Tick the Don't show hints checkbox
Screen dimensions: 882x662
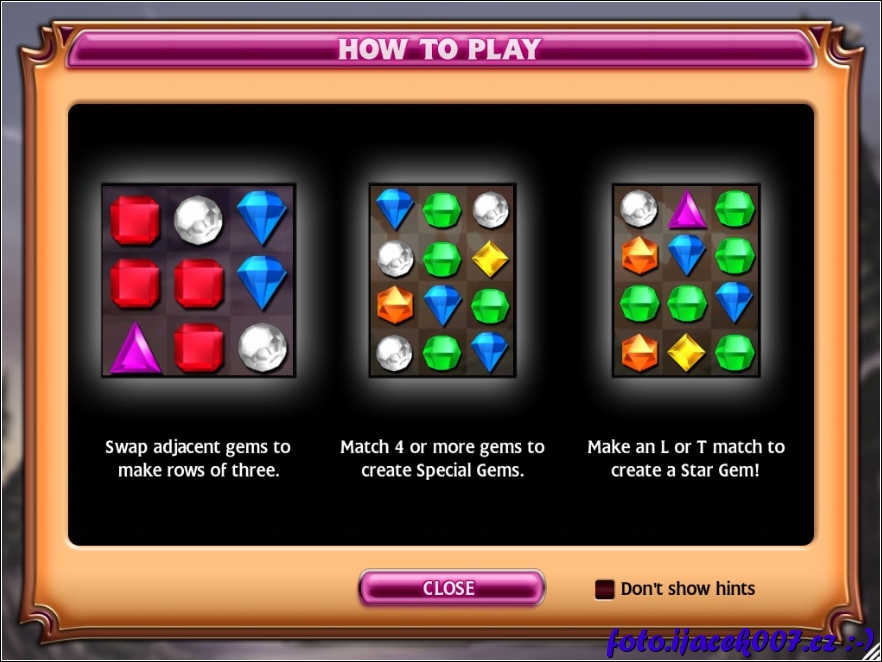(x=604, y=589)
